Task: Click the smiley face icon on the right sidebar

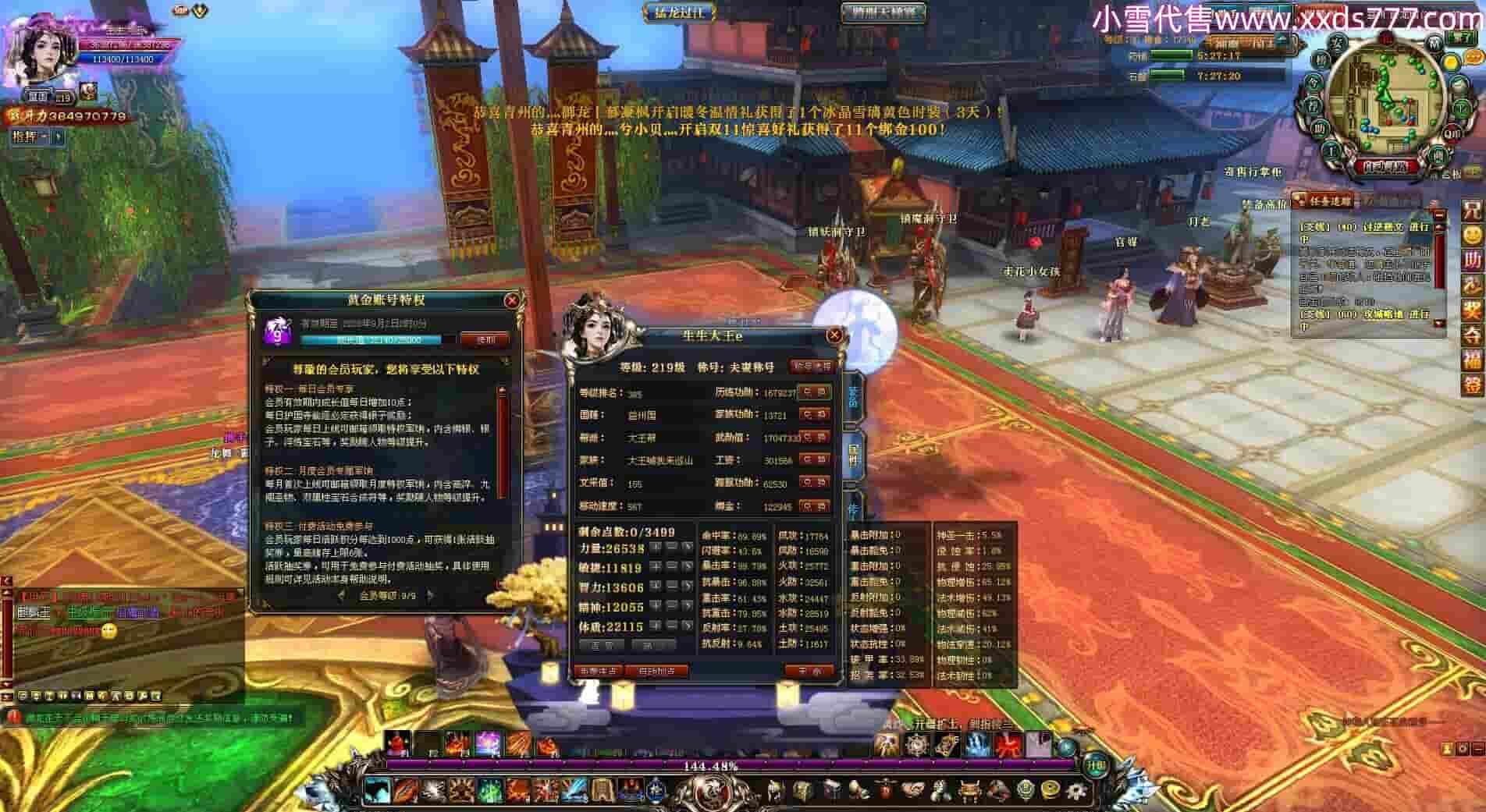Action: click(1473, 235)
